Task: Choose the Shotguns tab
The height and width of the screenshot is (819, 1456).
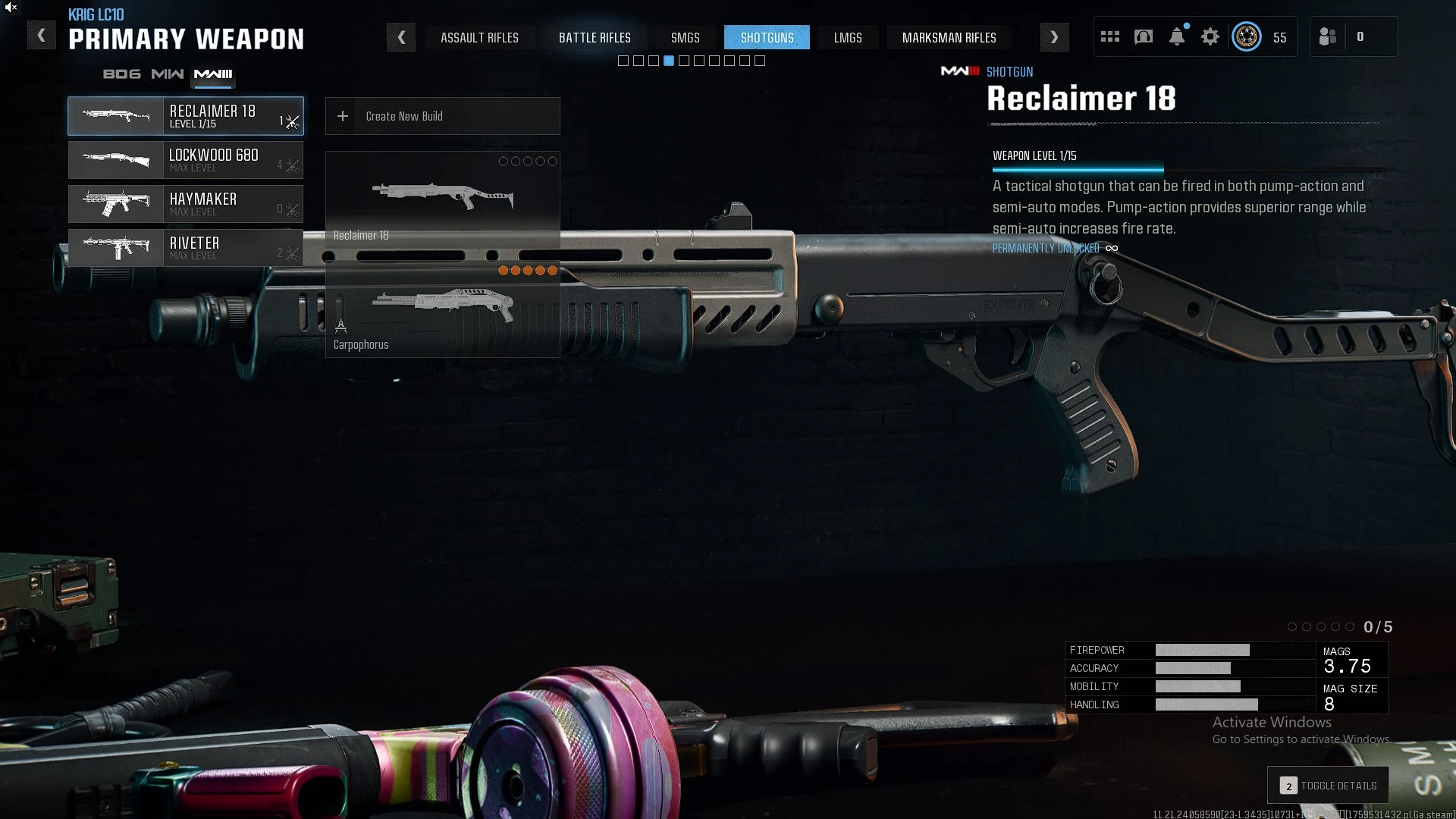Action: [767, 38]
